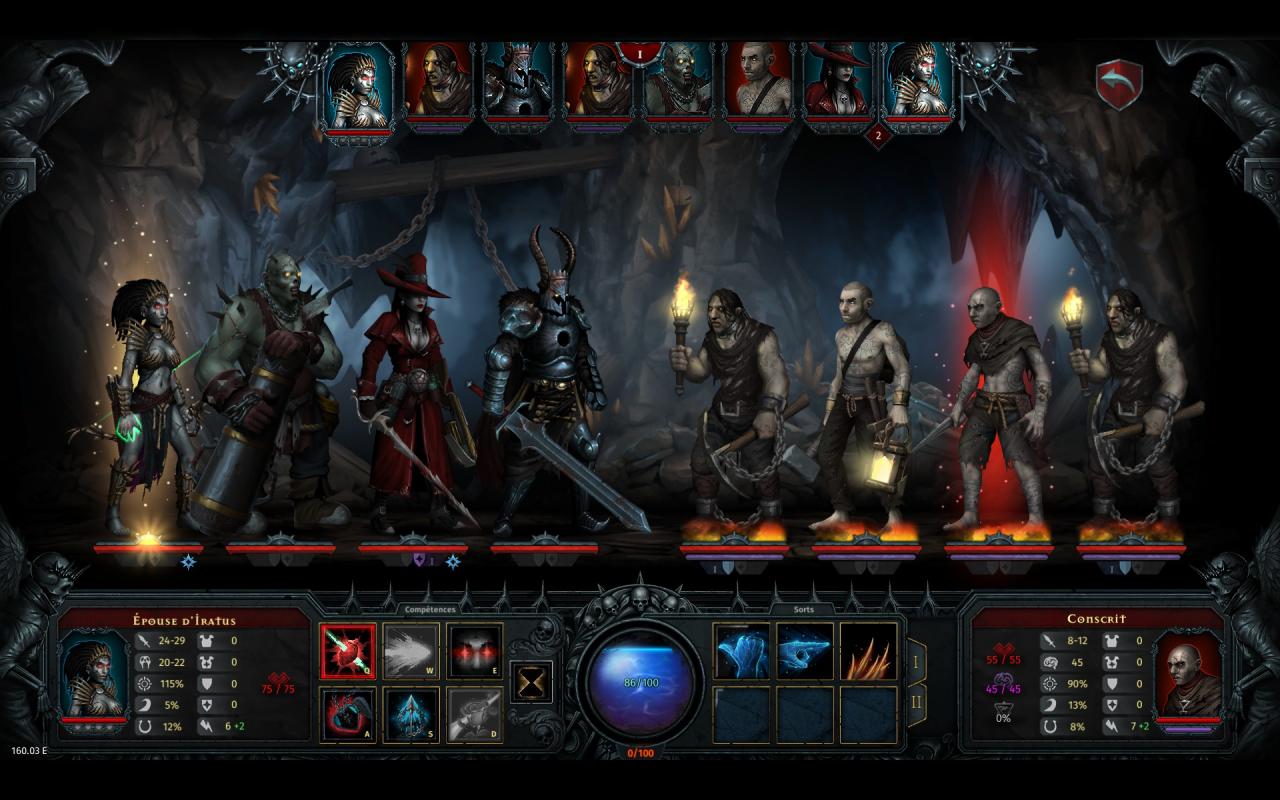Switch to spell page II

point(915,704)
